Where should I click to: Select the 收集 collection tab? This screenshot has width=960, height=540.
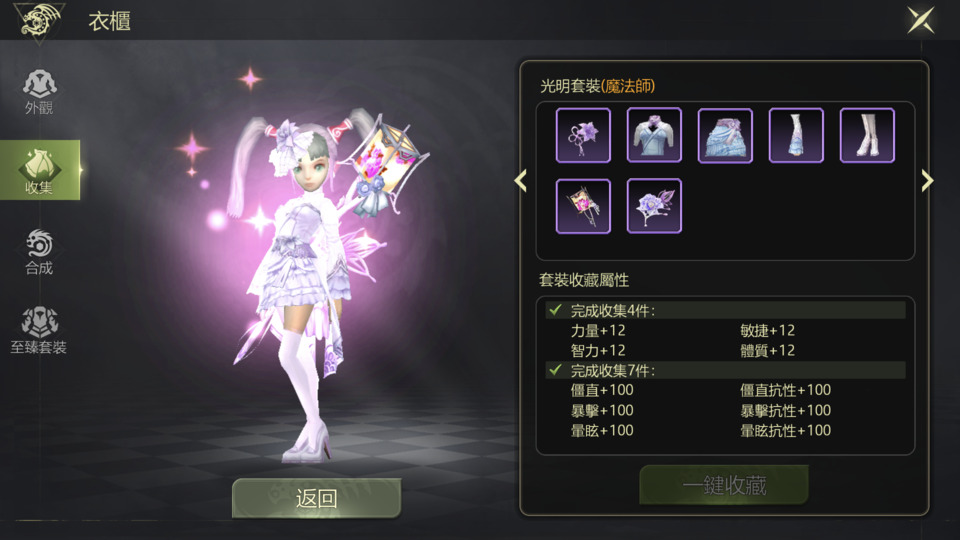click(39, 170)
